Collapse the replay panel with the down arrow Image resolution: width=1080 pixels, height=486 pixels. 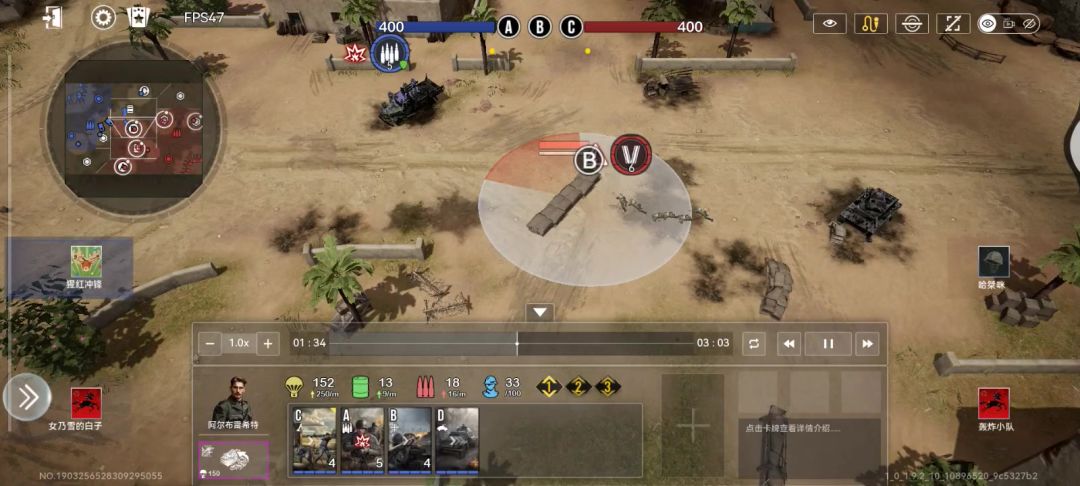(x=540, y=312)
